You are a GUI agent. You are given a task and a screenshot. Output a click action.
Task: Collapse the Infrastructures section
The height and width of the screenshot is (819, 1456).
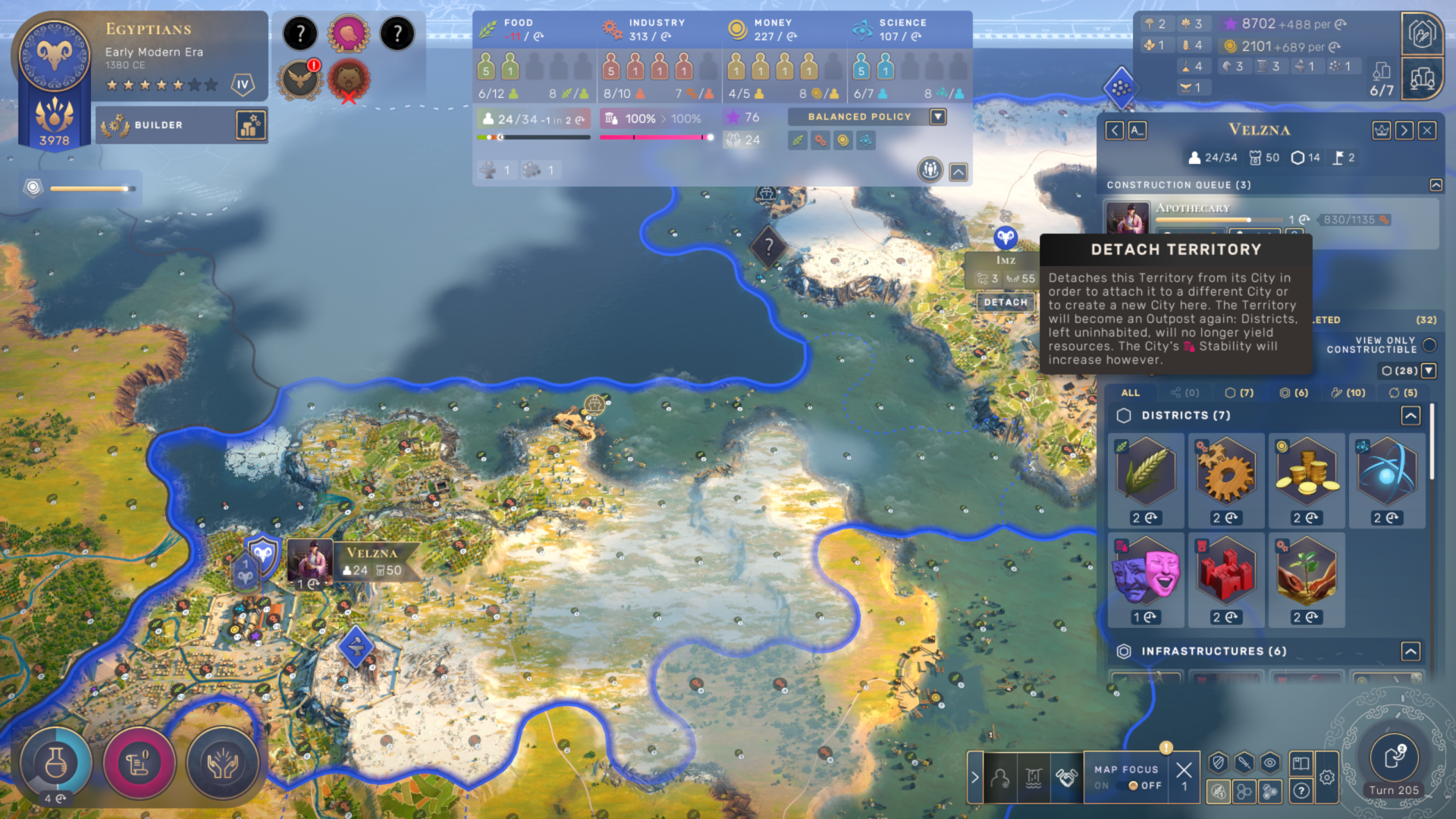[1410, 651]
